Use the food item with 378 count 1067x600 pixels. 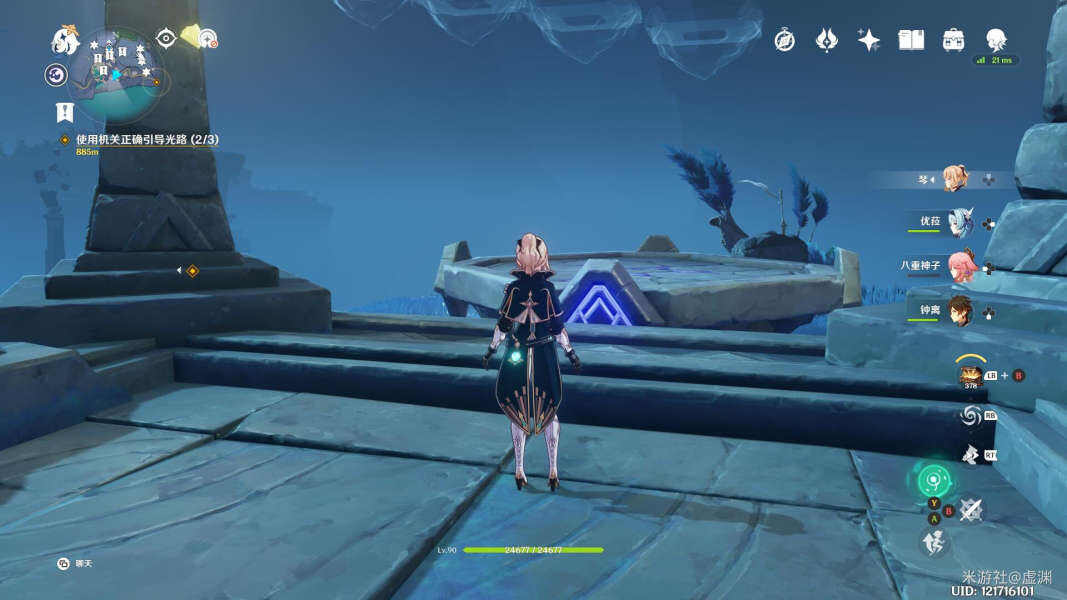[970, 377]
